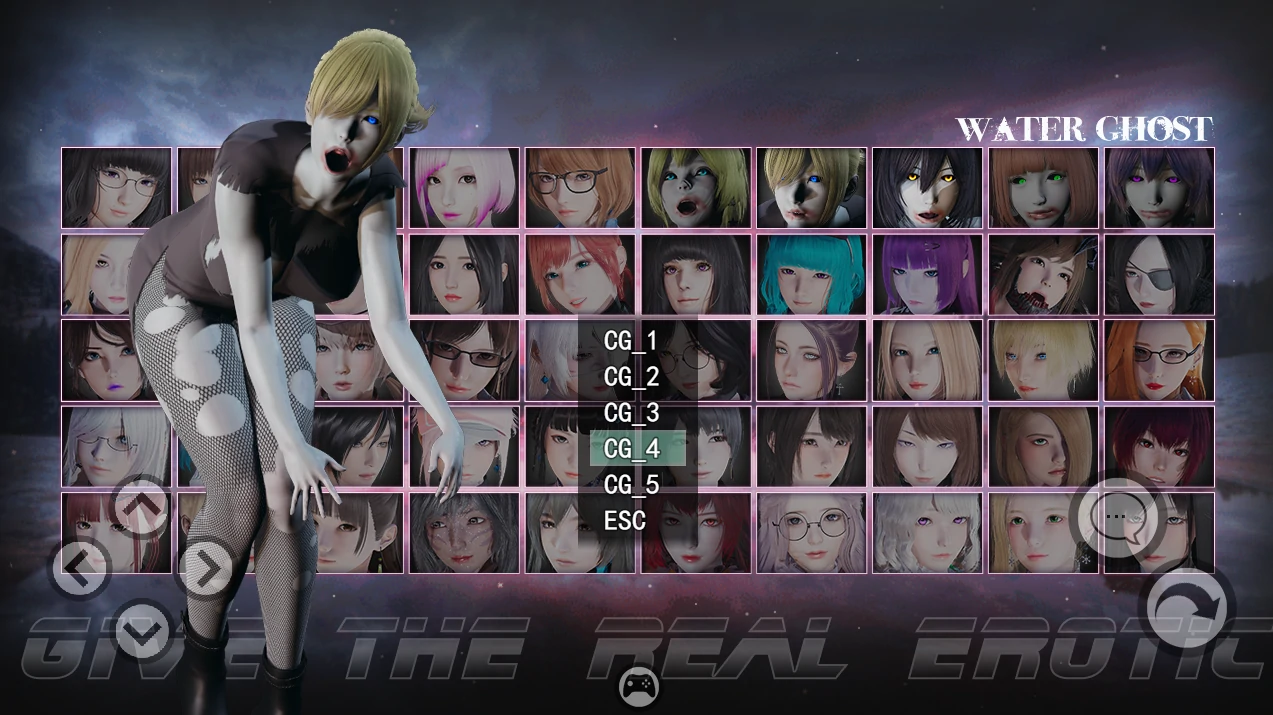Choose the eyepatch character portrait
Viewport: 1273px width, 715px height.
(1159, 274)
